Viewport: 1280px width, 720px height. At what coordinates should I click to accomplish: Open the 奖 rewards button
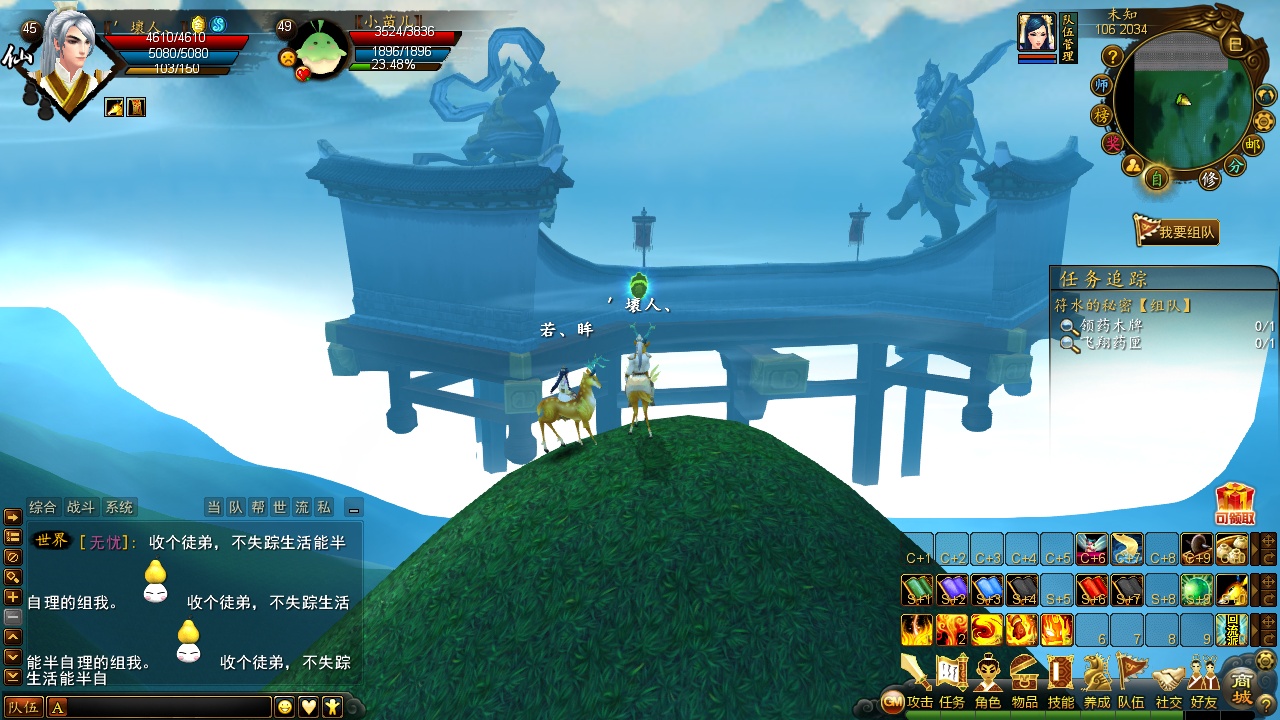pyautogui.click(x=1112, y=144)
